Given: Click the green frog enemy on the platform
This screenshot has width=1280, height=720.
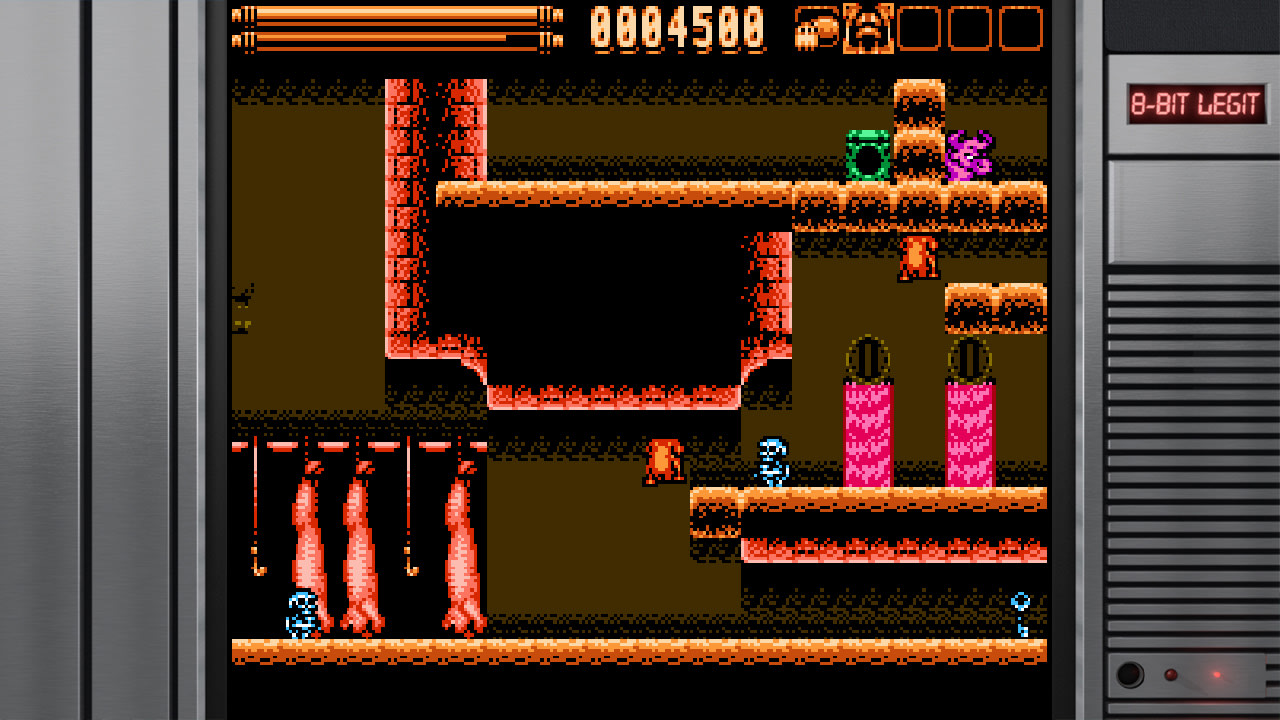Looking at the screenshot, I should (x=868, y=155).
